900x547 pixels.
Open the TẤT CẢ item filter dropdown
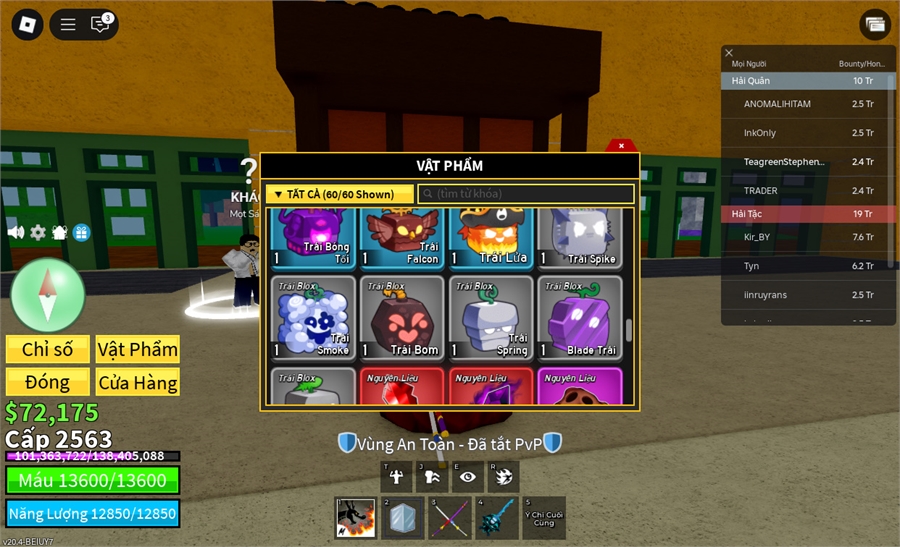339,194
